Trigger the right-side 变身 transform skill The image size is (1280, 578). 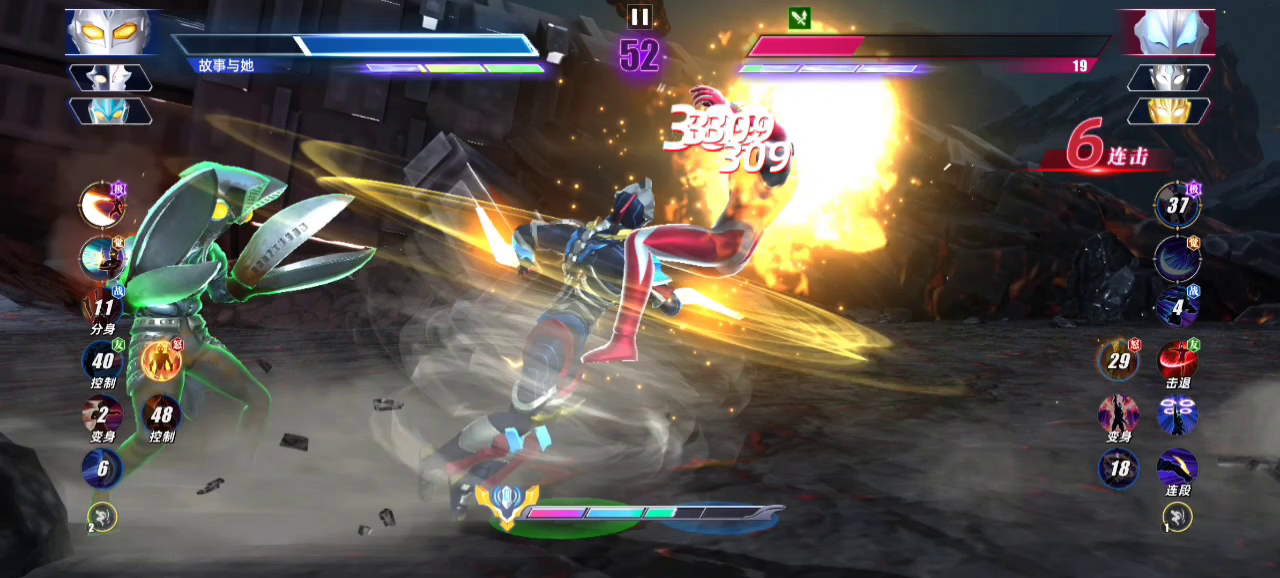click(1118, 414)
